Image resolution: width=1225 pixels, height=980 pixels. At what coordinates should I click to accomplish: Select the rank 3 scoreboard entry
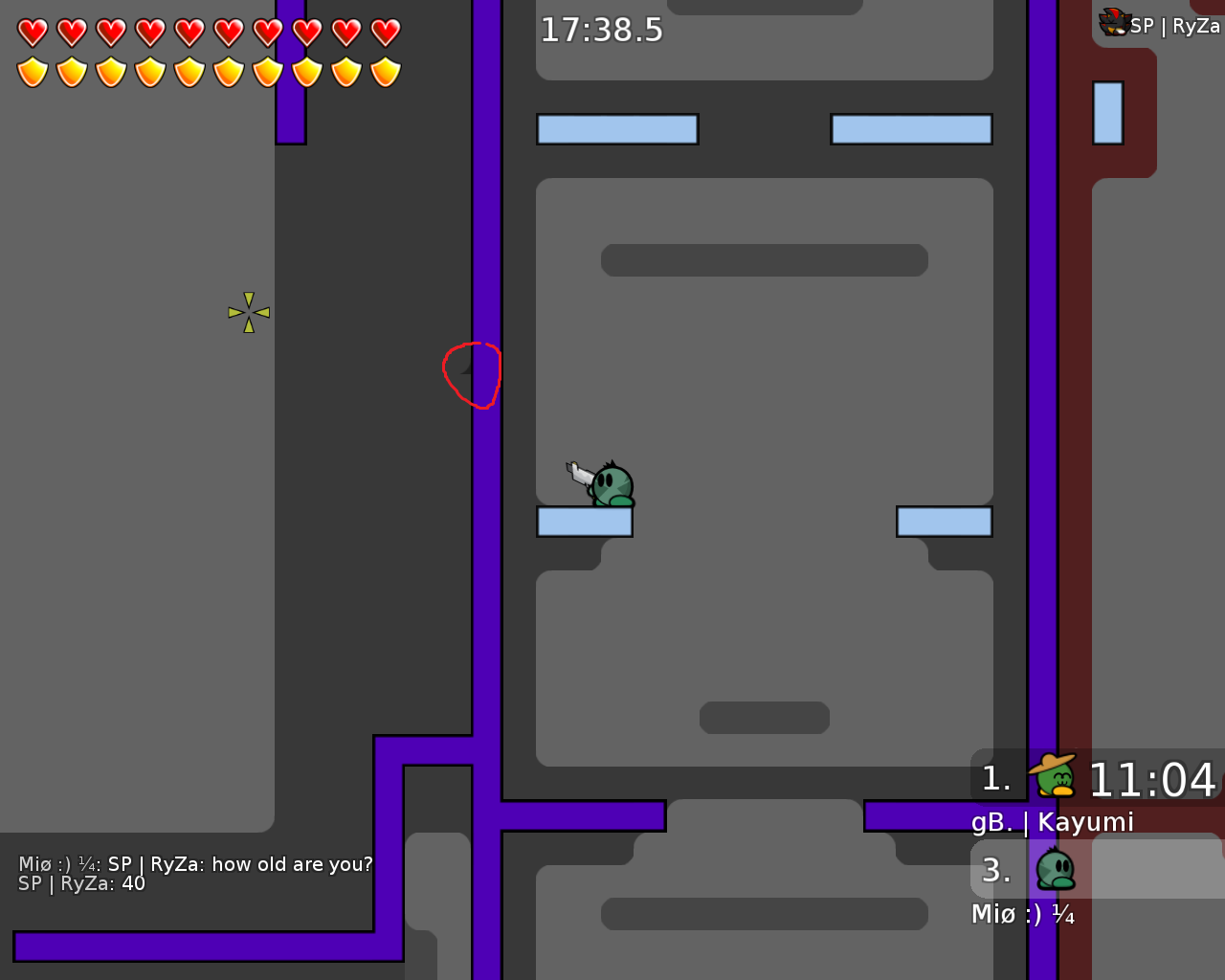click(x=997, y=871)
